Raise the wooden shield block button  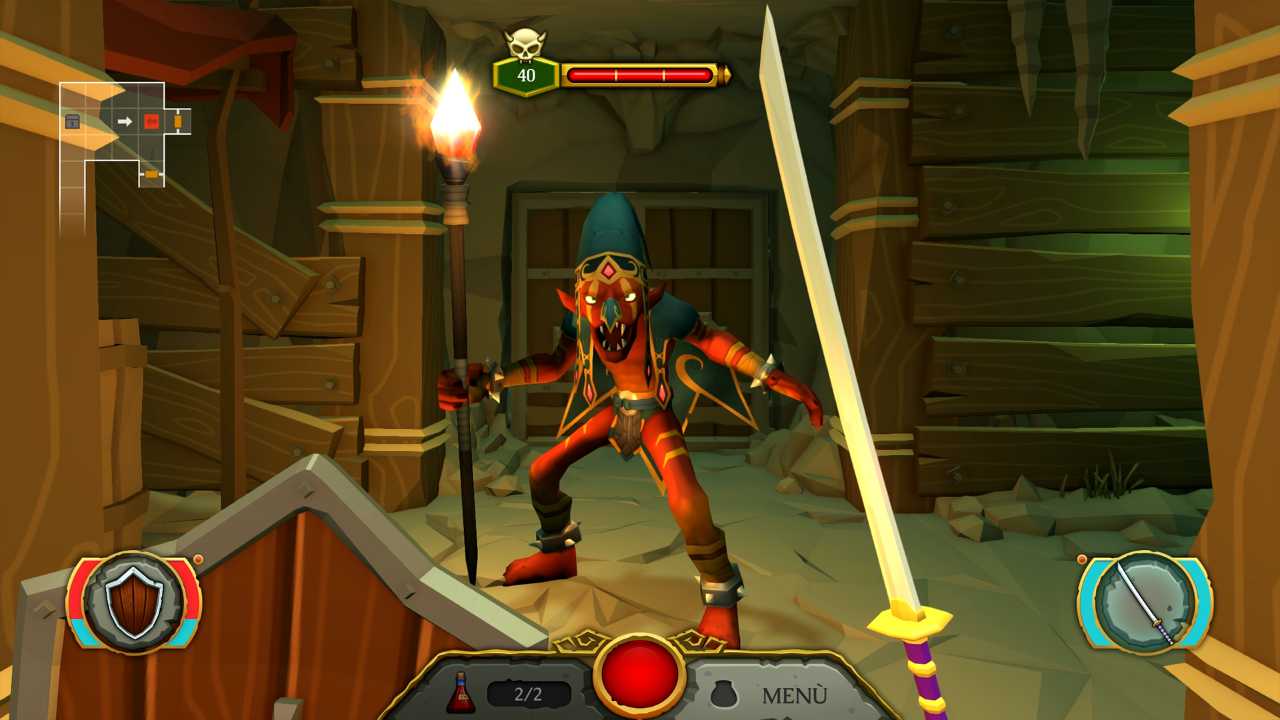[x=134, y=602]
